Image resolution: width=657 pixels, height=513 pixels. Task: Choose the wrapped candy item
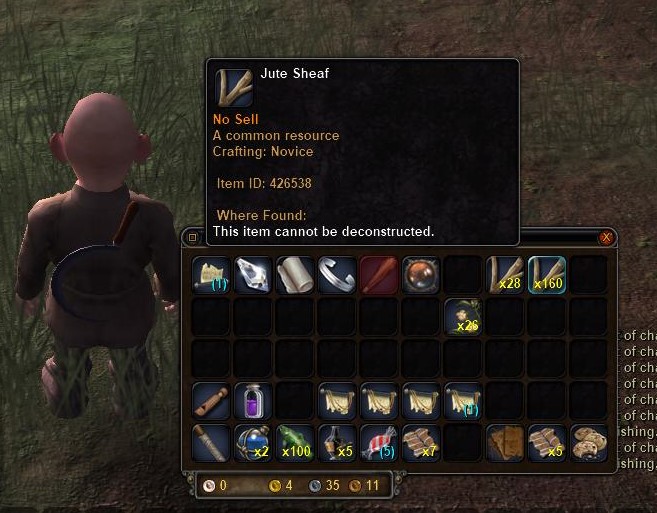click(379, 442)
